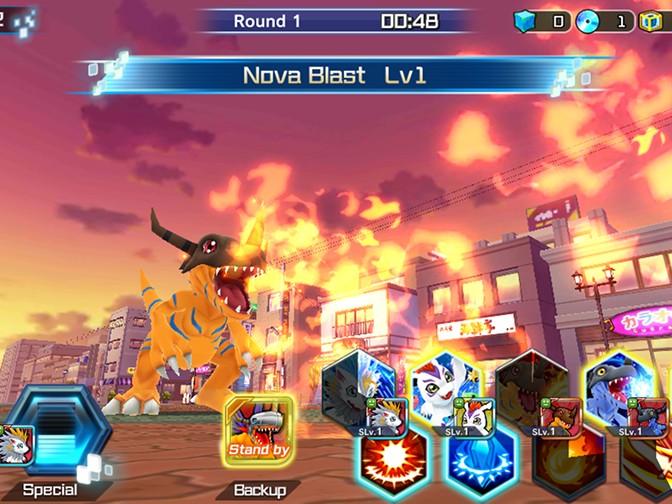Use the red explosion skill hexagon
672x504 pixels.
click(x=393, y=462)
